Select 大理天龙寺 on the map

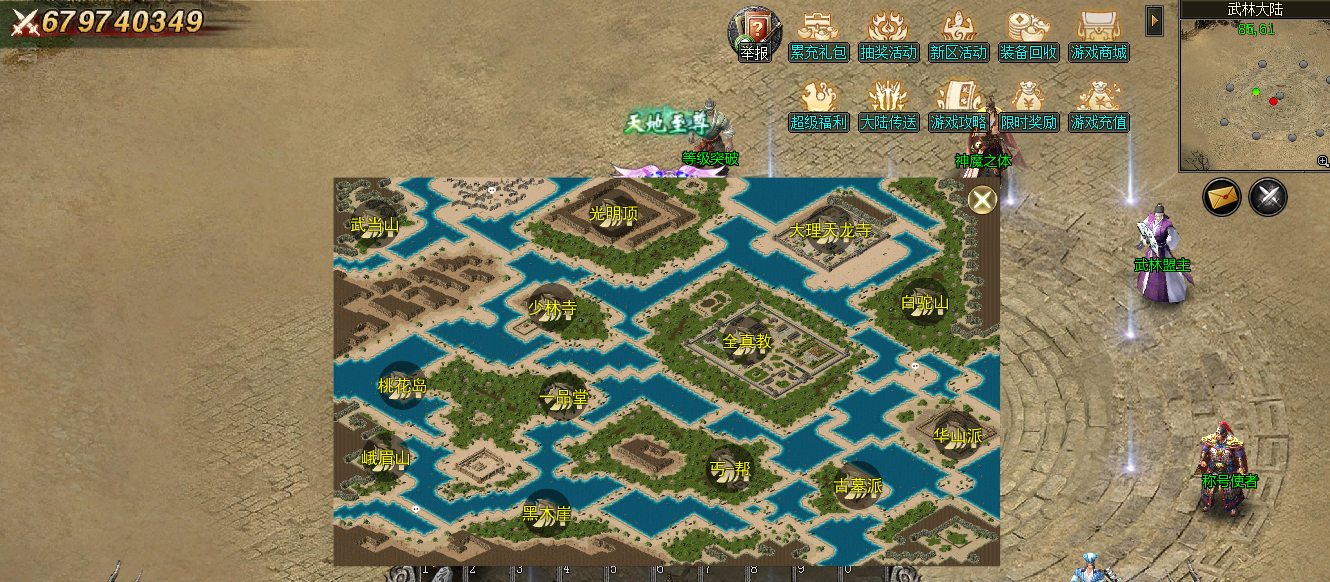pyautogui.click(x=830, y=230)
